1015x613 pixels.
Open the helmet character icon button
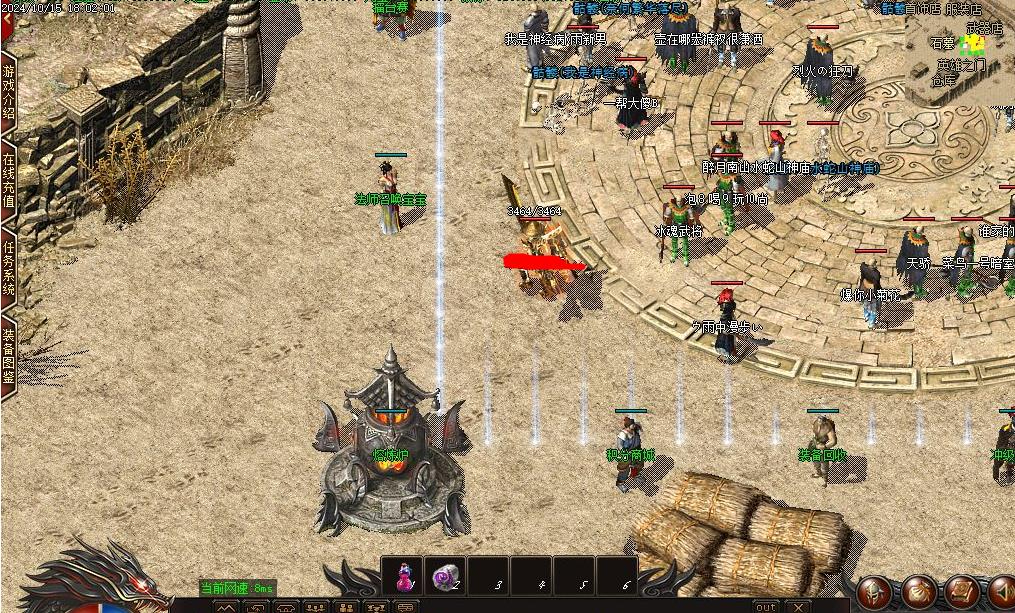click(875, 590)
